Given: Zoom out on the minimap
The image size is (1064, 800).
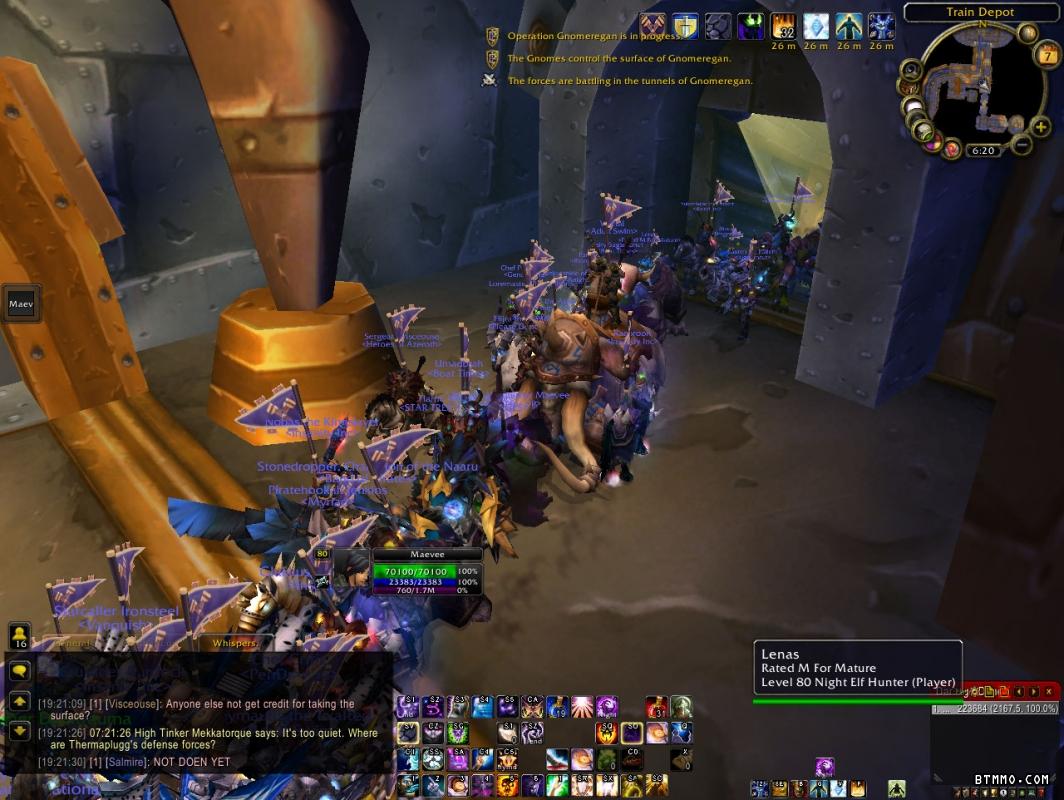Looking at the screenshot, I should coord(1019,146).
